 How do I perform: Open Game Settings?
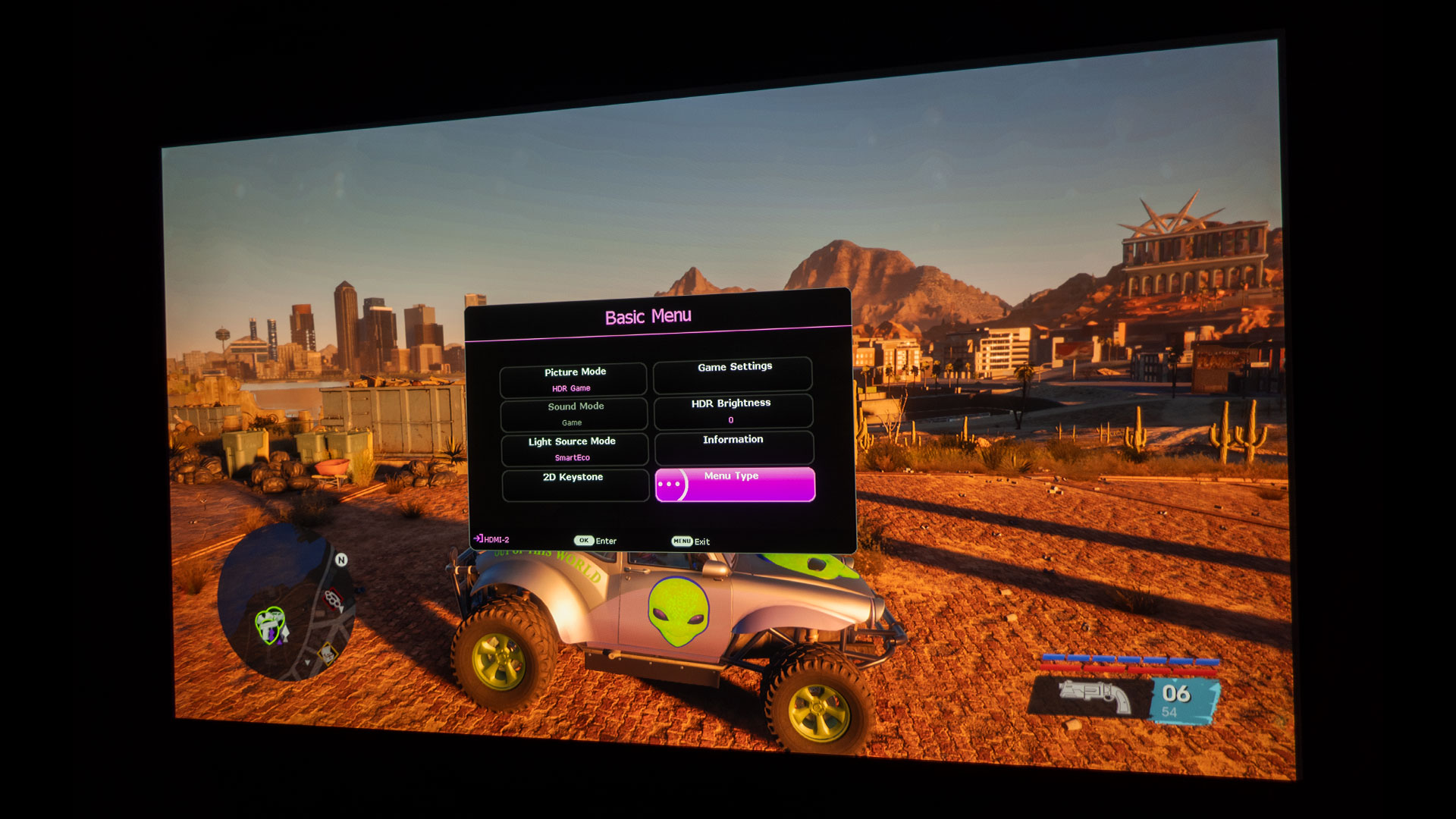click(733, 375)
